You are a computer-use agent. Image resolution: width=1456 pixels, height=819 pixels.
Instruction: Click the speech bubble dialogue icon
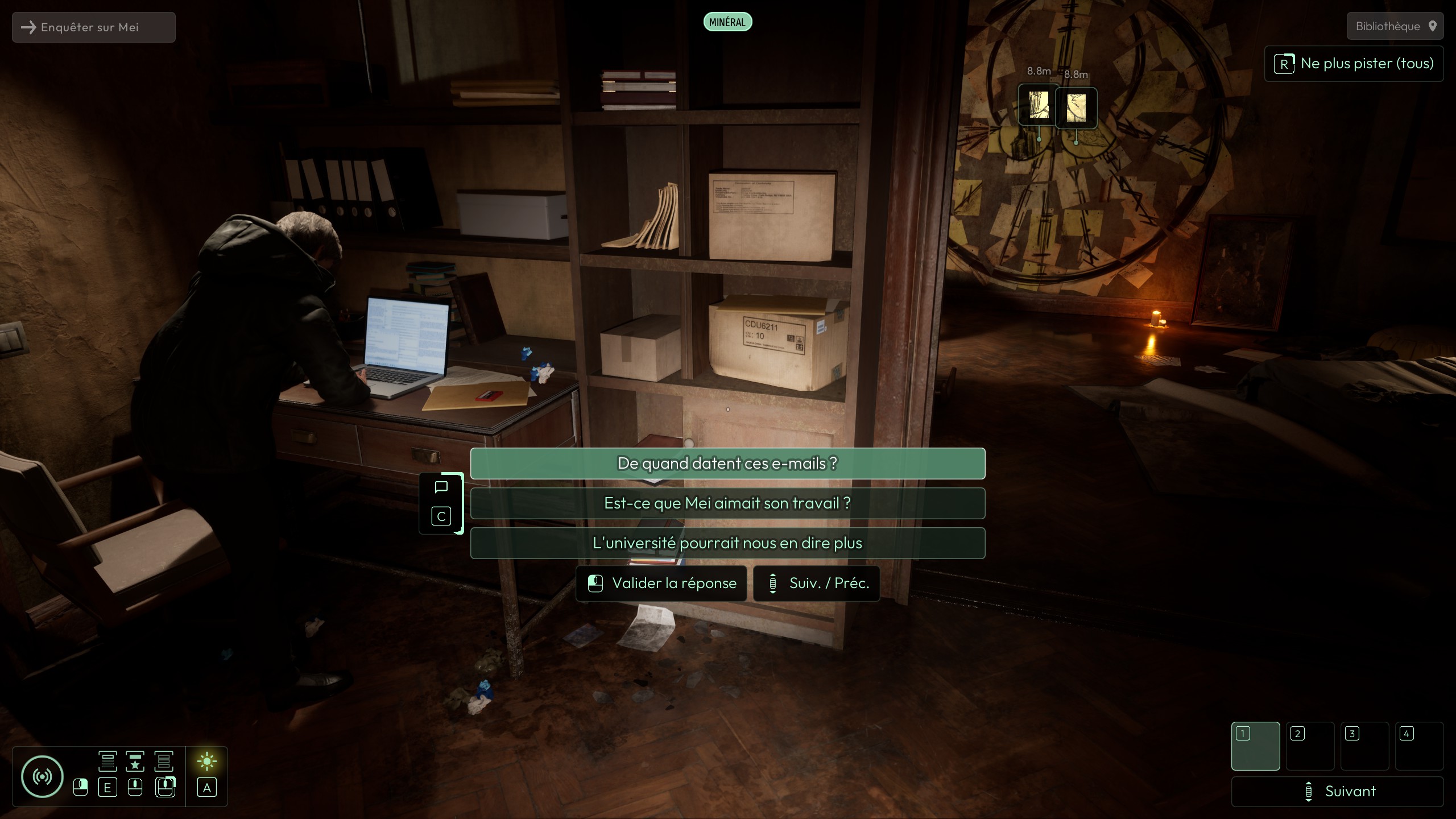point(441,487)
